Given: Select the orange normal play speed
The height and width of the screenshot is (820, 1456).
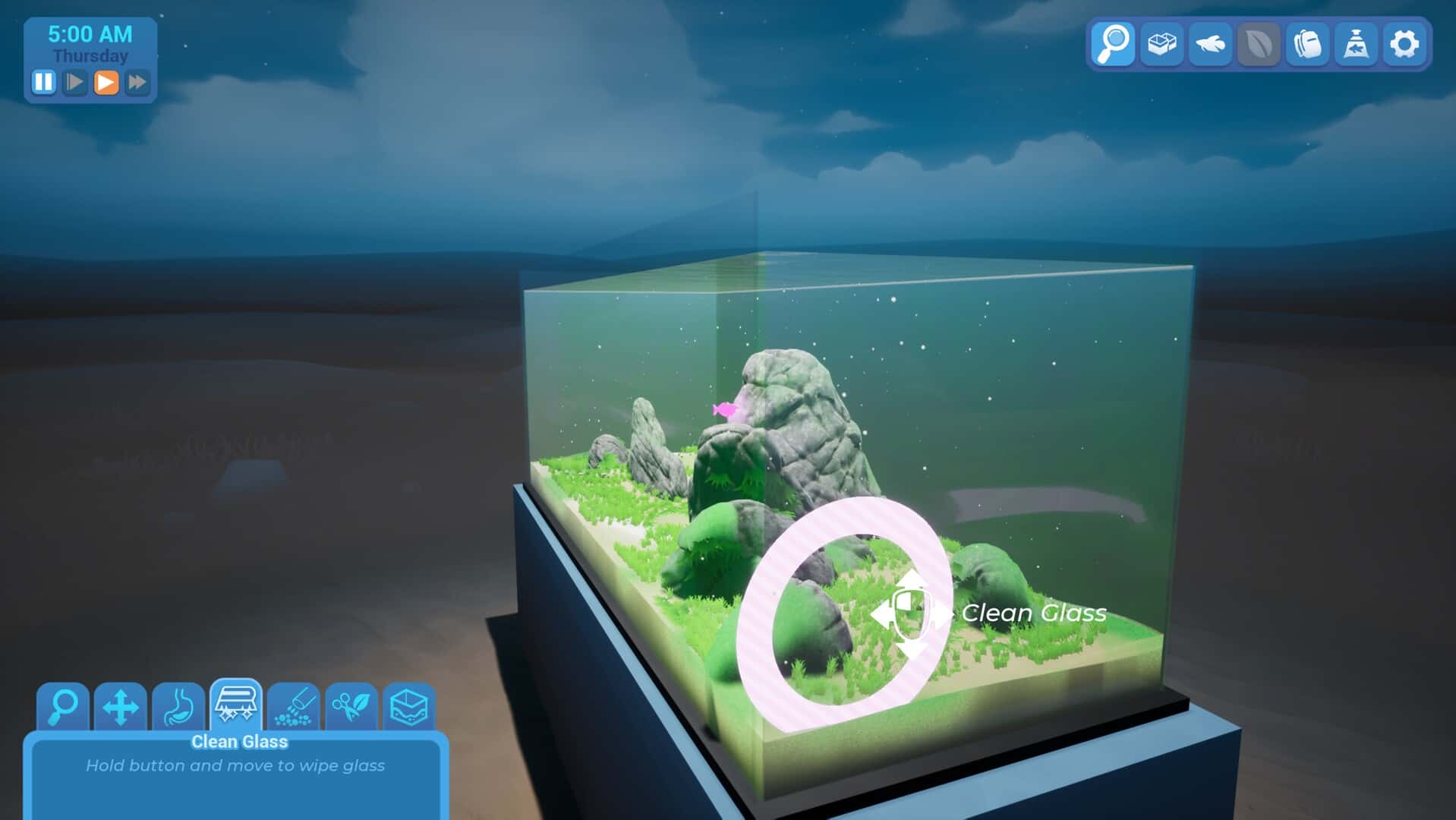Looking at the screenshot, I should tap(106, 82).
